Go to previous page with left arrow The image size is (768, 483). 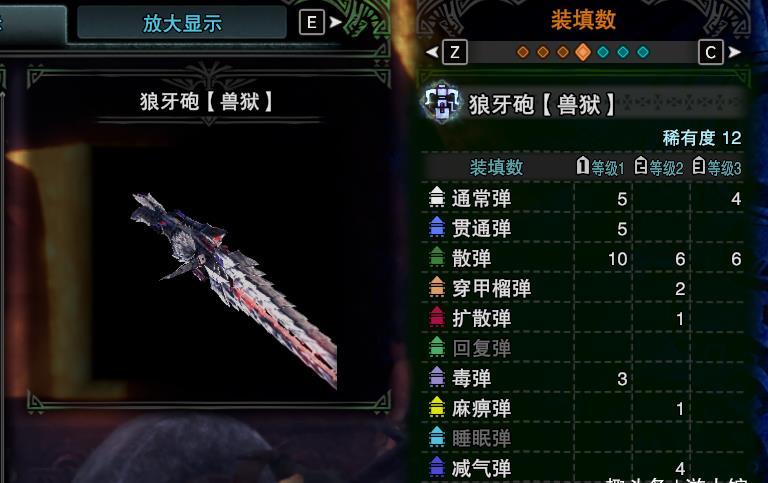[432, 52]
